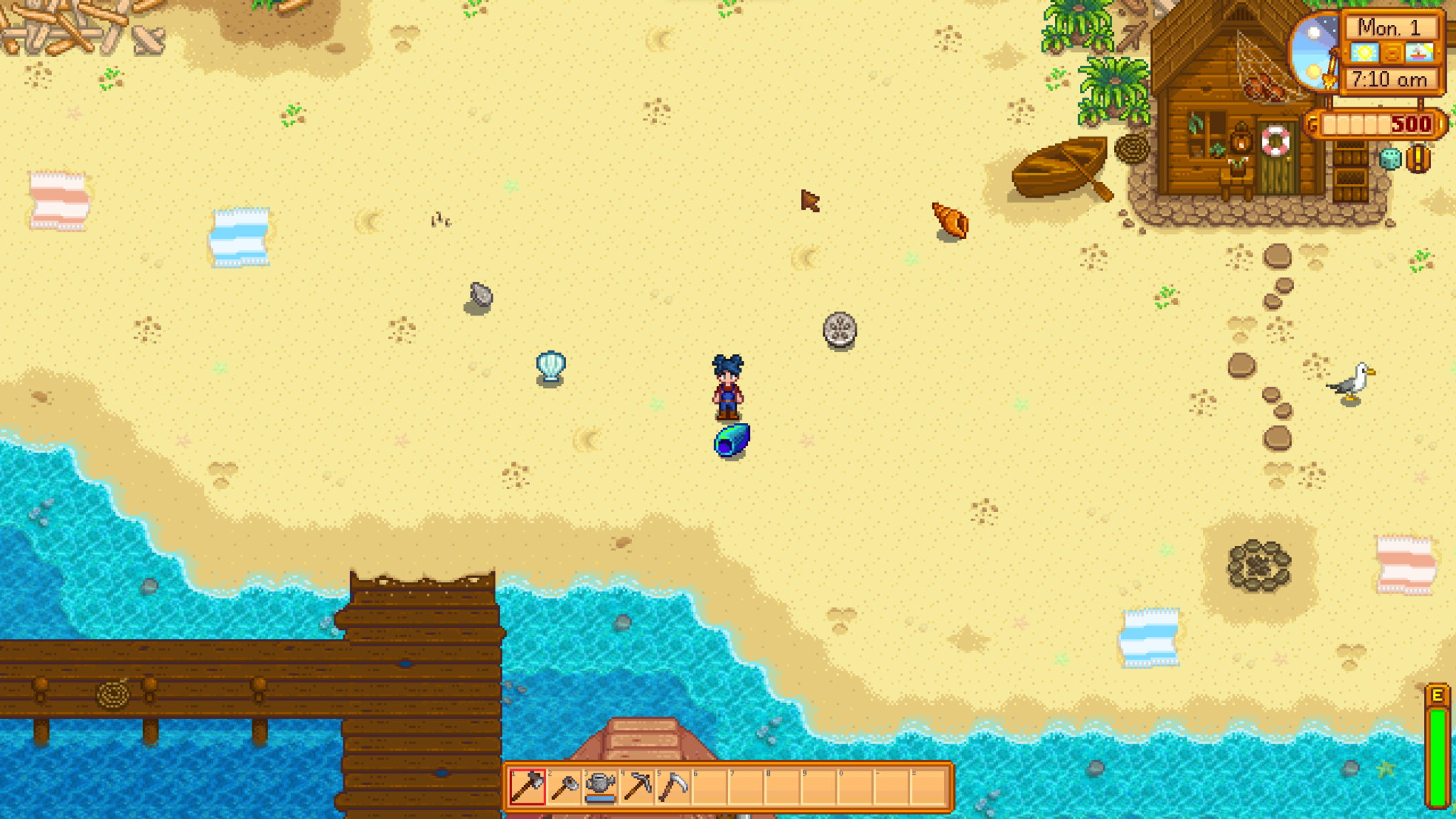Select empty hotbar slot 6
Screen dimensions: 1456x819
tap(709, 787)
